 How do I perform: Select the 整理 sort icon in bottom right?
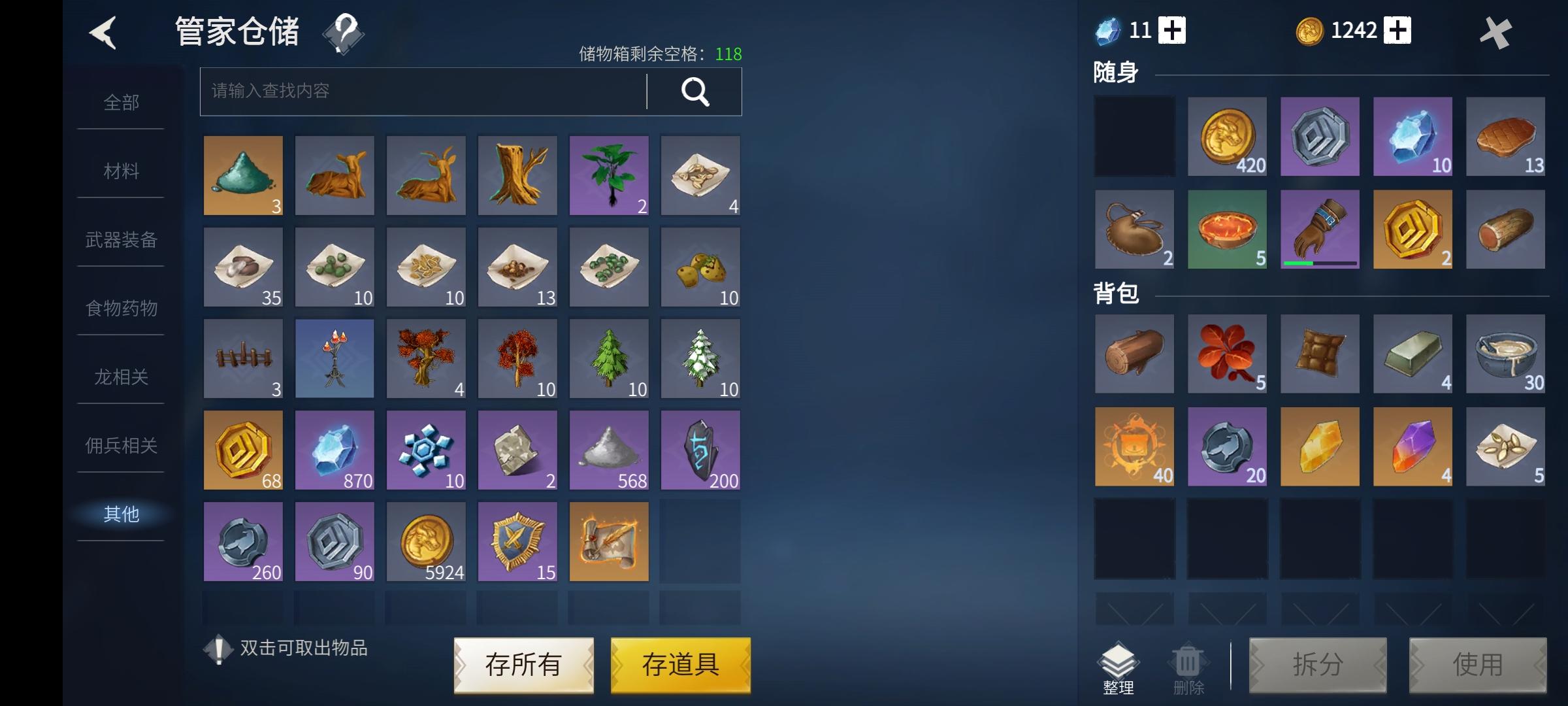coord(1119,665)
